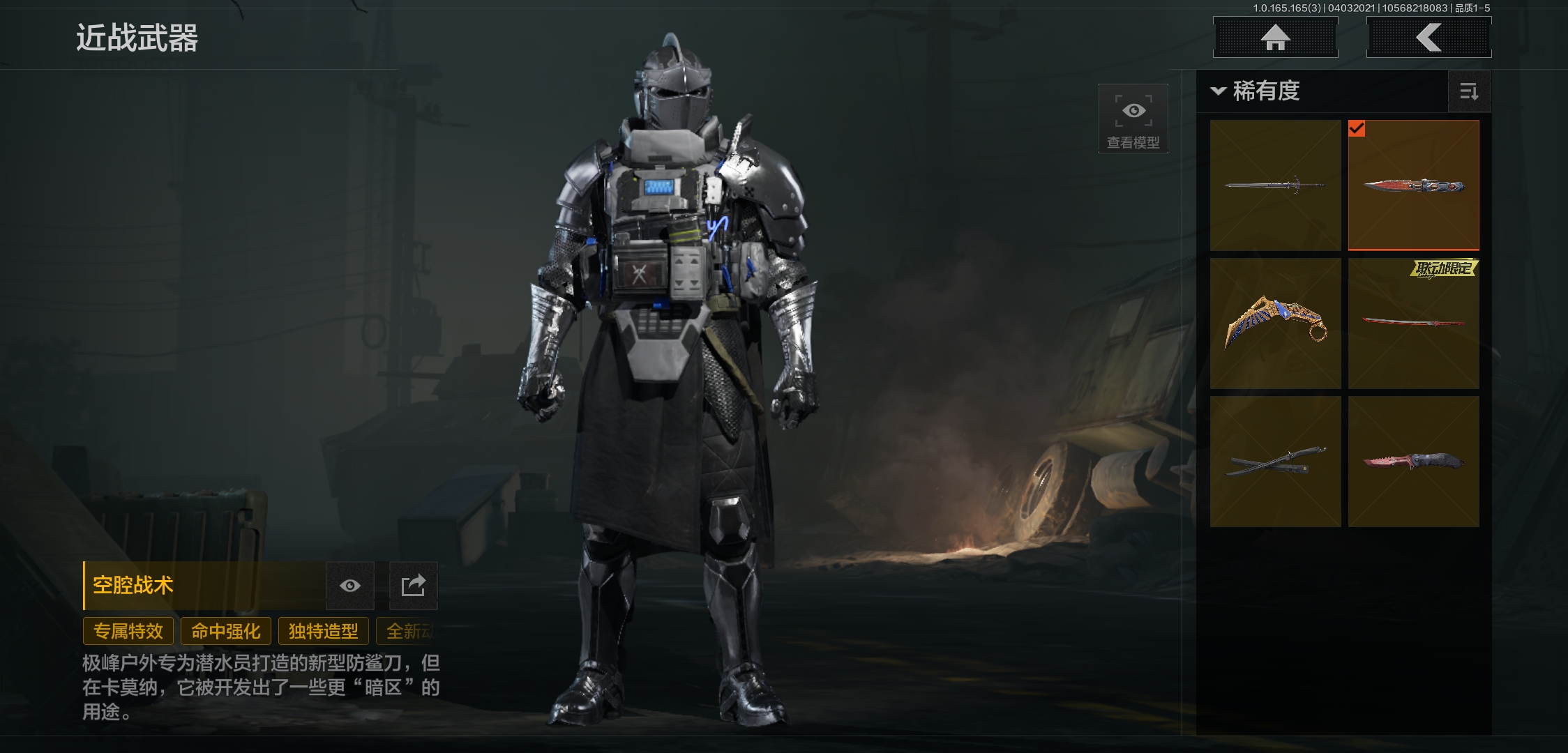Go back with the arrow button
This screenshot has width=1568, height=753.
tap(1428, 38)
